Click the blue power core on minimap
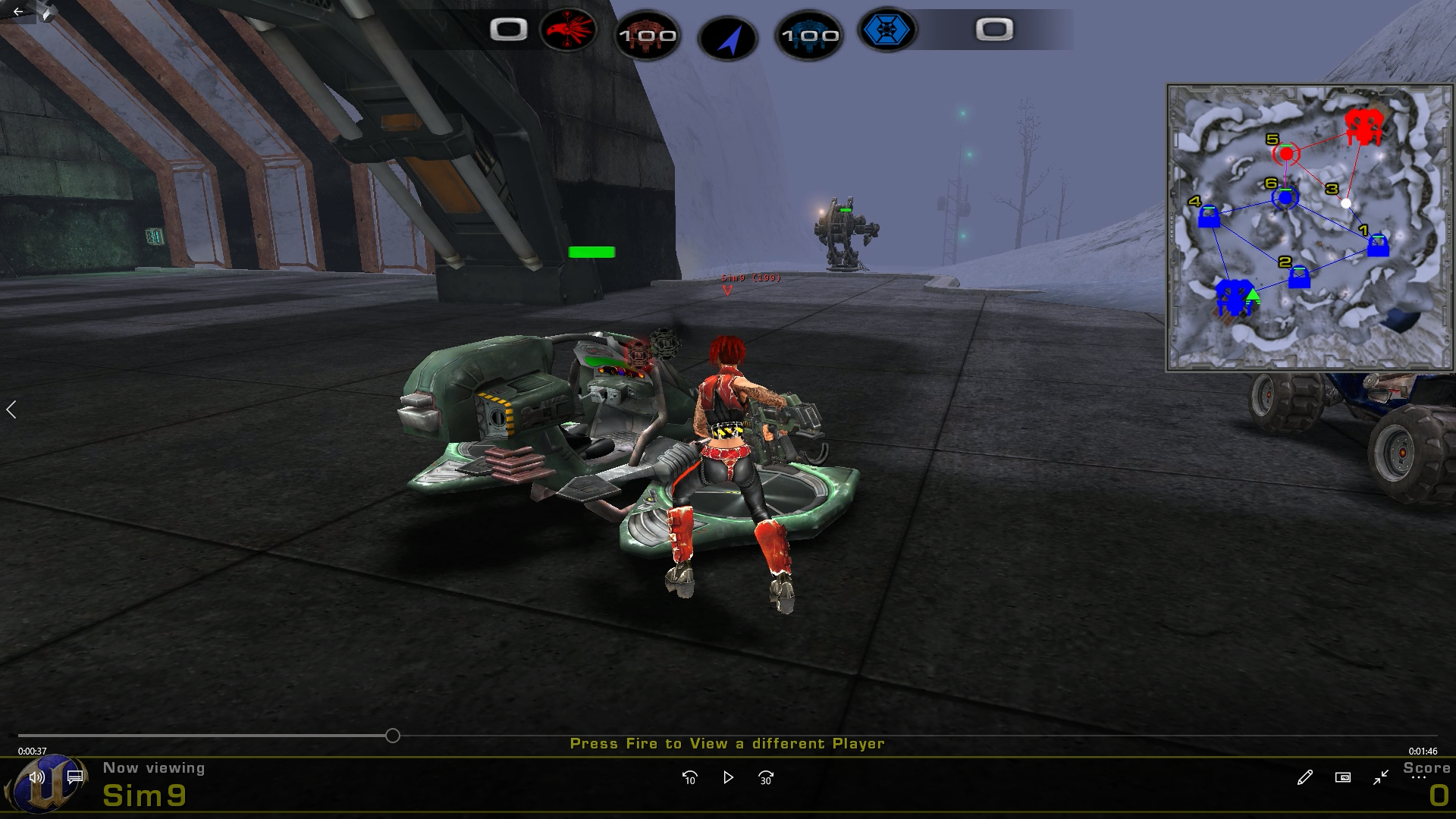 pyautogui.click(x=1233, y=297)
